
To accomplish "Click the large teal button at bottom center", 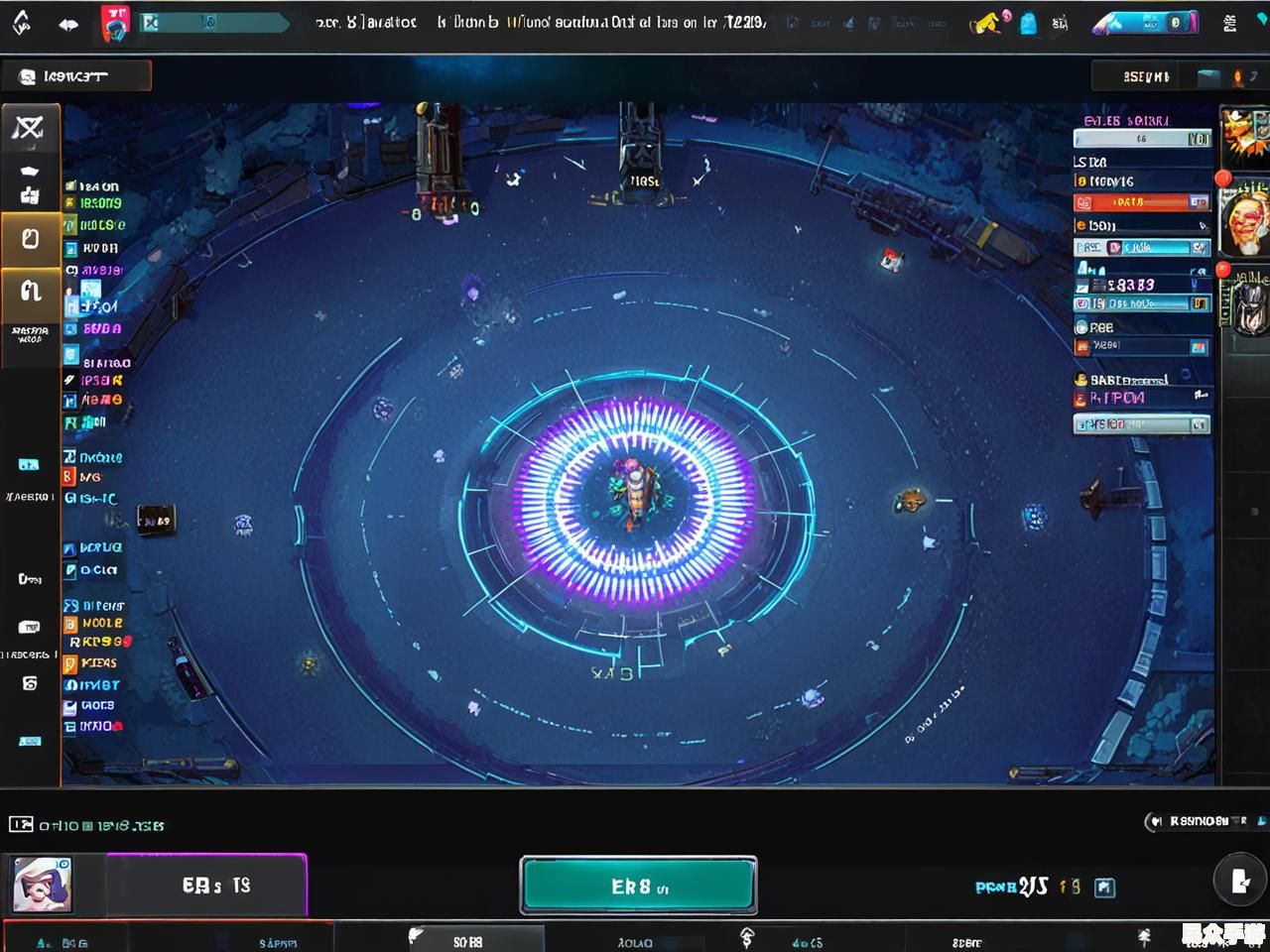I will [x=638, y=885].
